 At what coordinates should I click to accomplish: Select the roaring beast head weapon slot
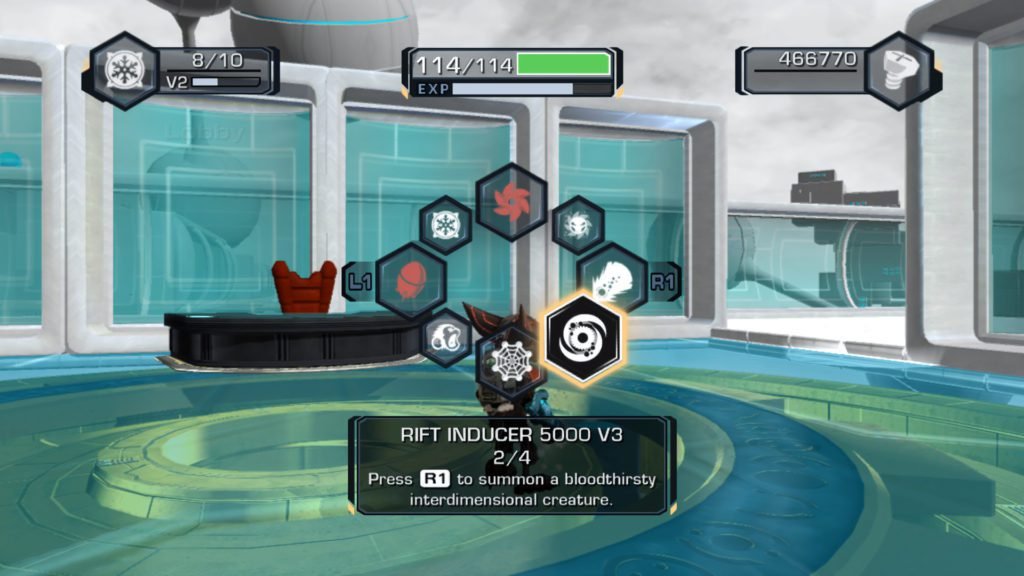446,338
